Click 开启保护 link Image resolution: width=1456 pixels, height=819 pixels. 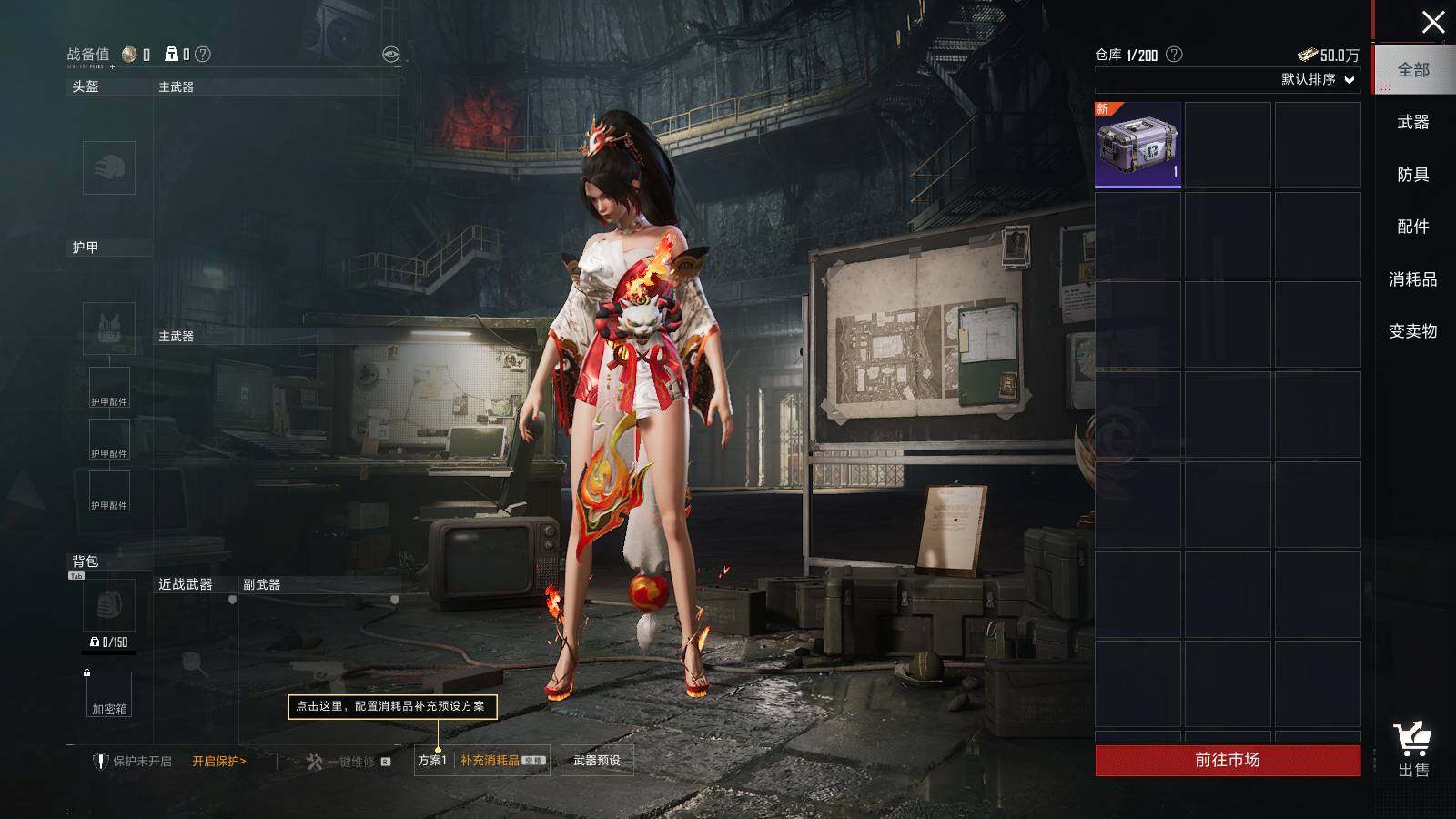pyautogui.click(x=218, y=762)
